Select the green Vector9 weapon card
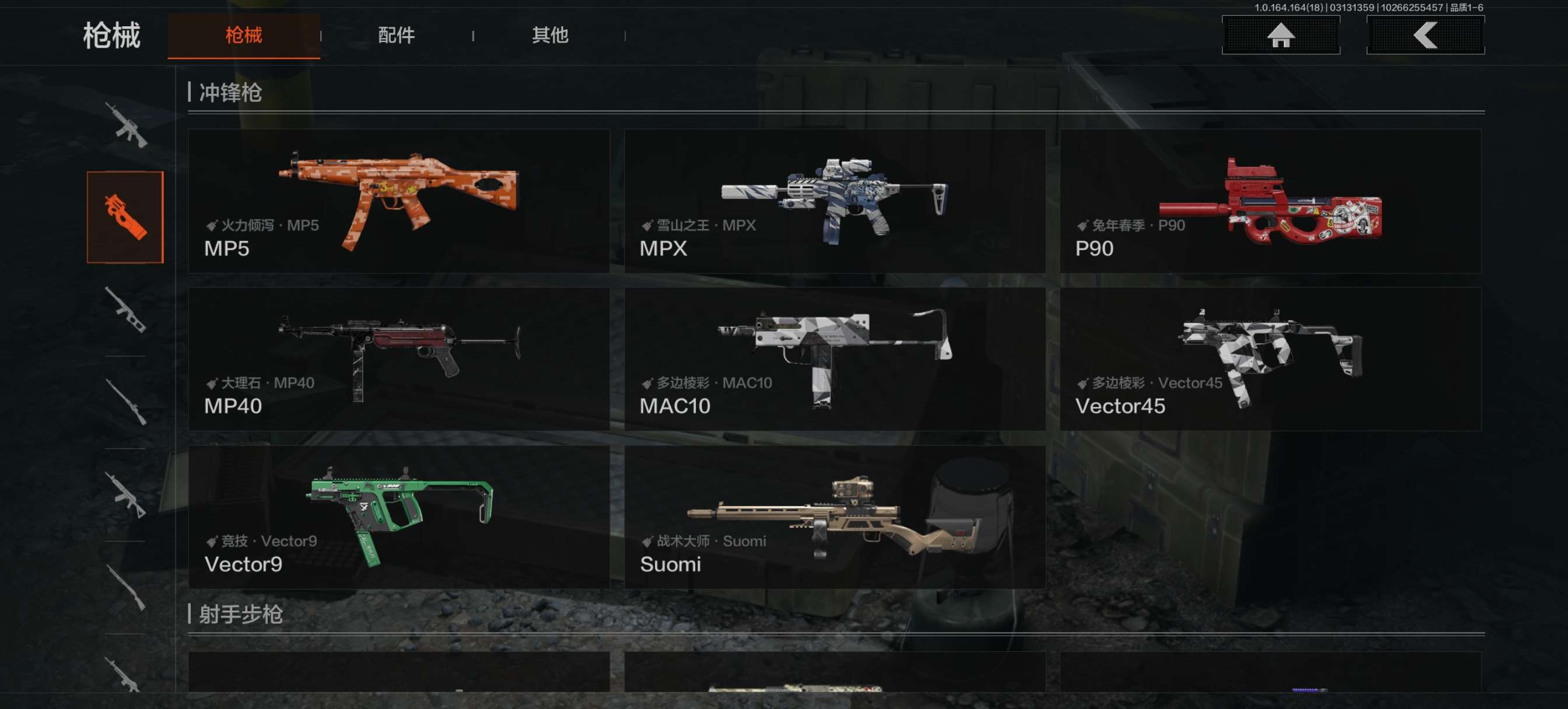 (x=398, y=517)
